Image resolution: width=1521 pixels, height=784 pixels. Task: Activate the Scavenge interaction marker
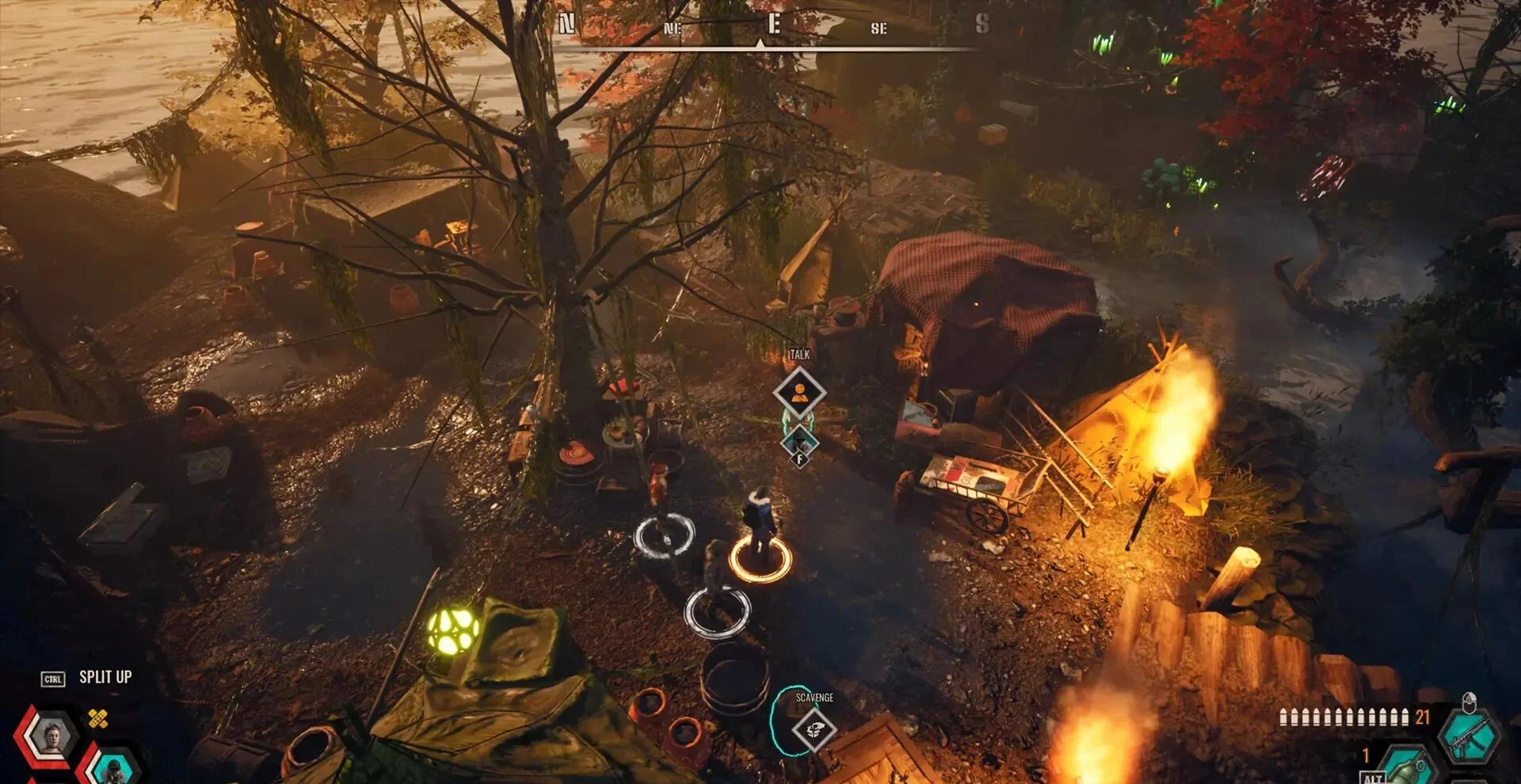[814, 729]
